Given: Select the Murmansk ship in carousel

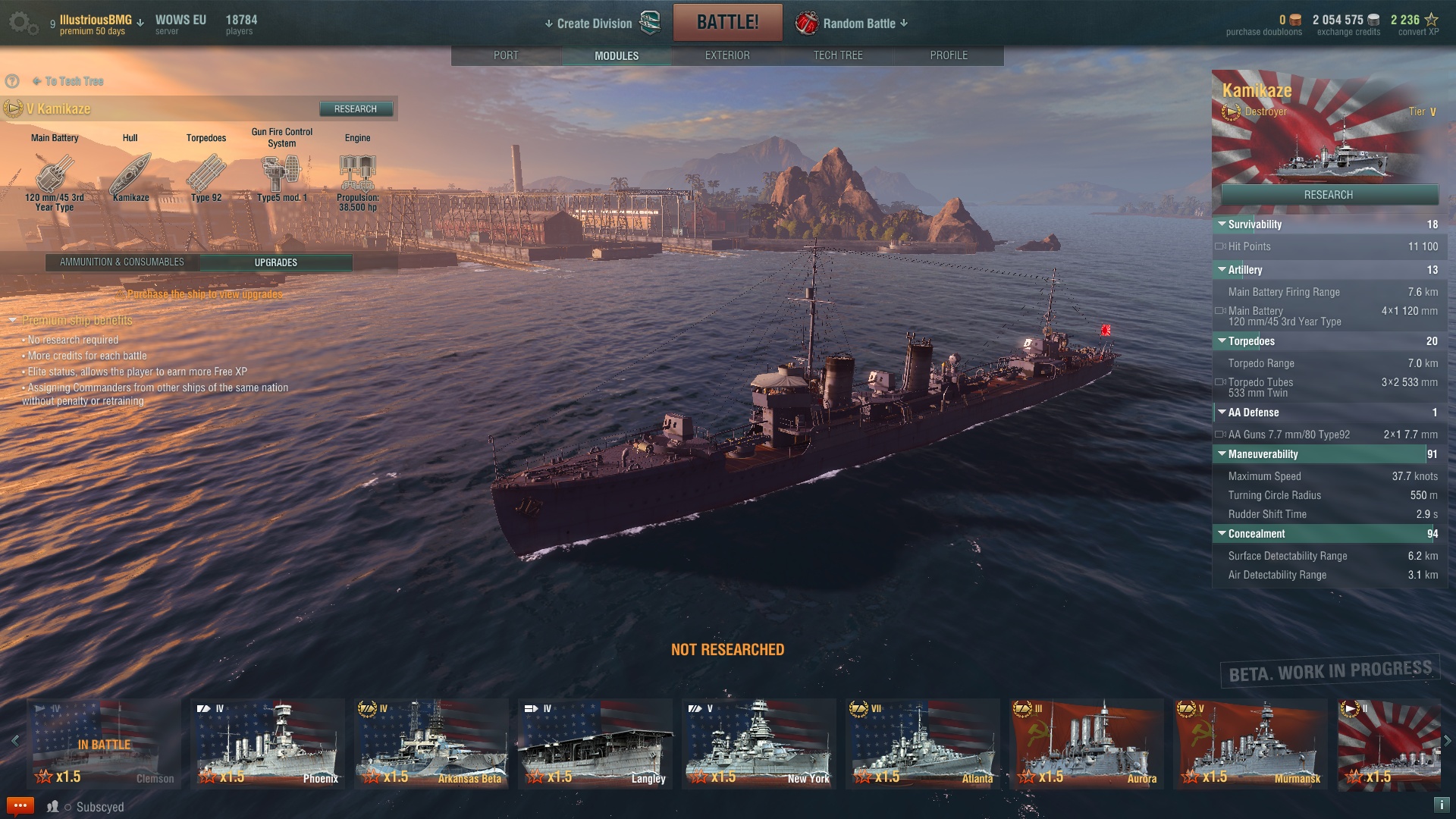Looking at the screenshot, I should pyautogui.click(x=1250, y=744).
